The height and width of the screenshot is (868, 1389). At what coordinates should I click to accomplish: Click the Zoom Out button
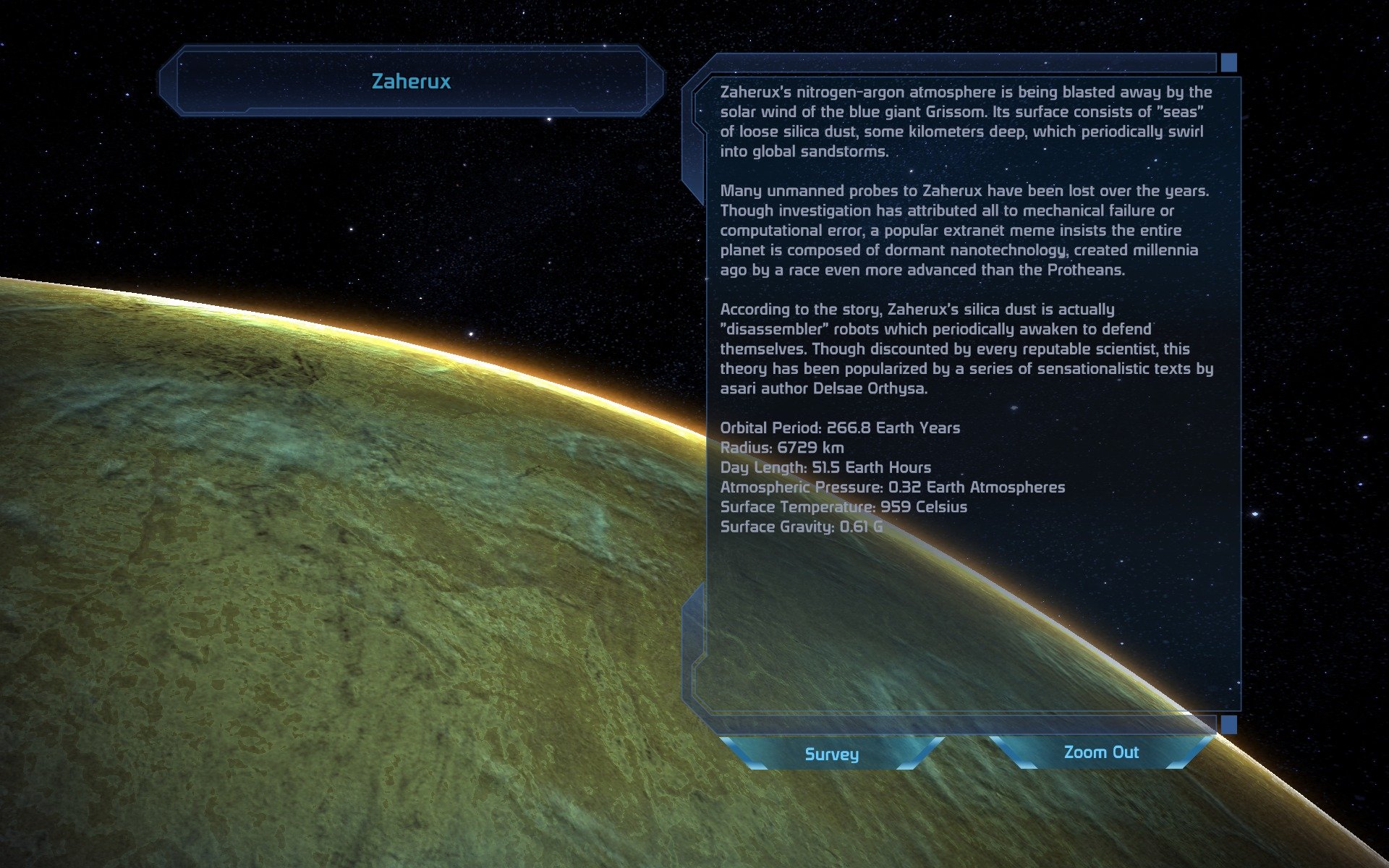pyautogui.click(x=1100, y=752)
